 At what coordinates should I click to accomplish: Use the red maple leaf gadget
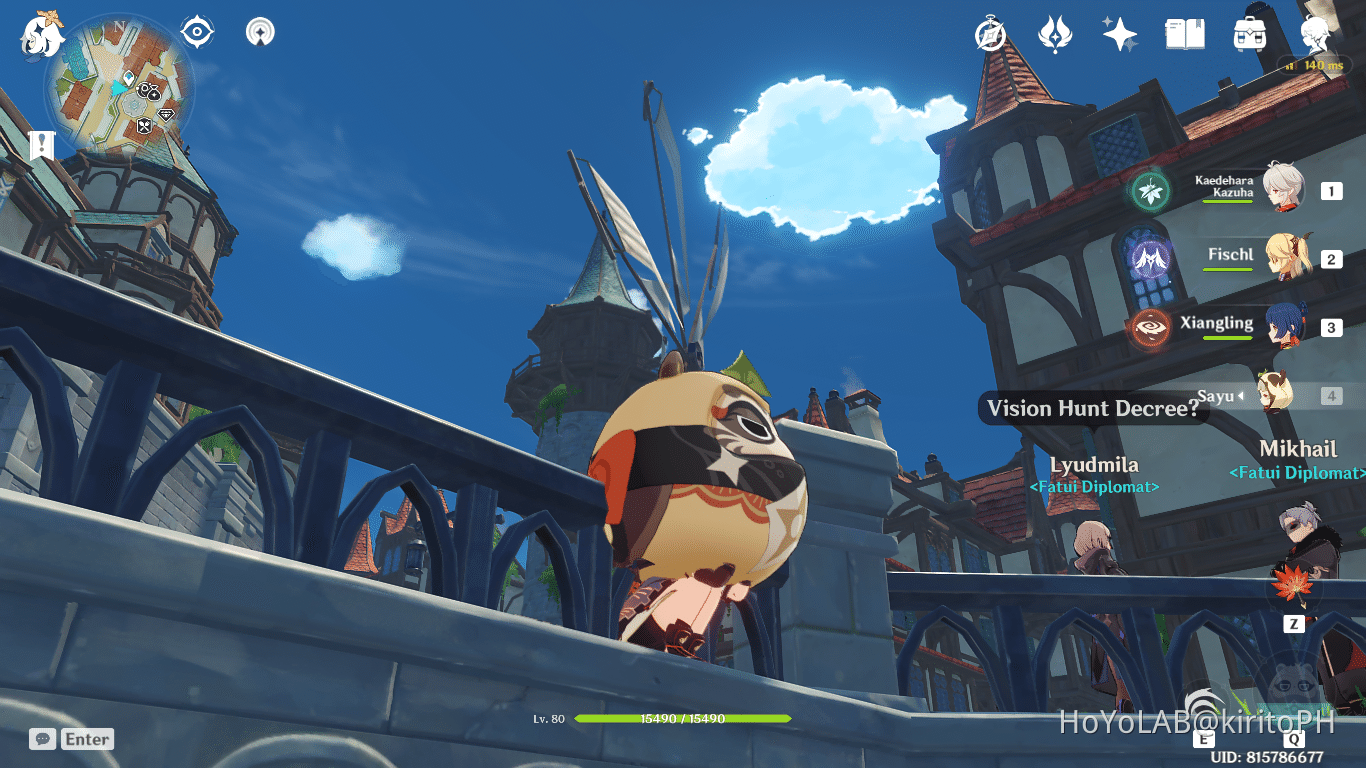(x=1294, y=585)
